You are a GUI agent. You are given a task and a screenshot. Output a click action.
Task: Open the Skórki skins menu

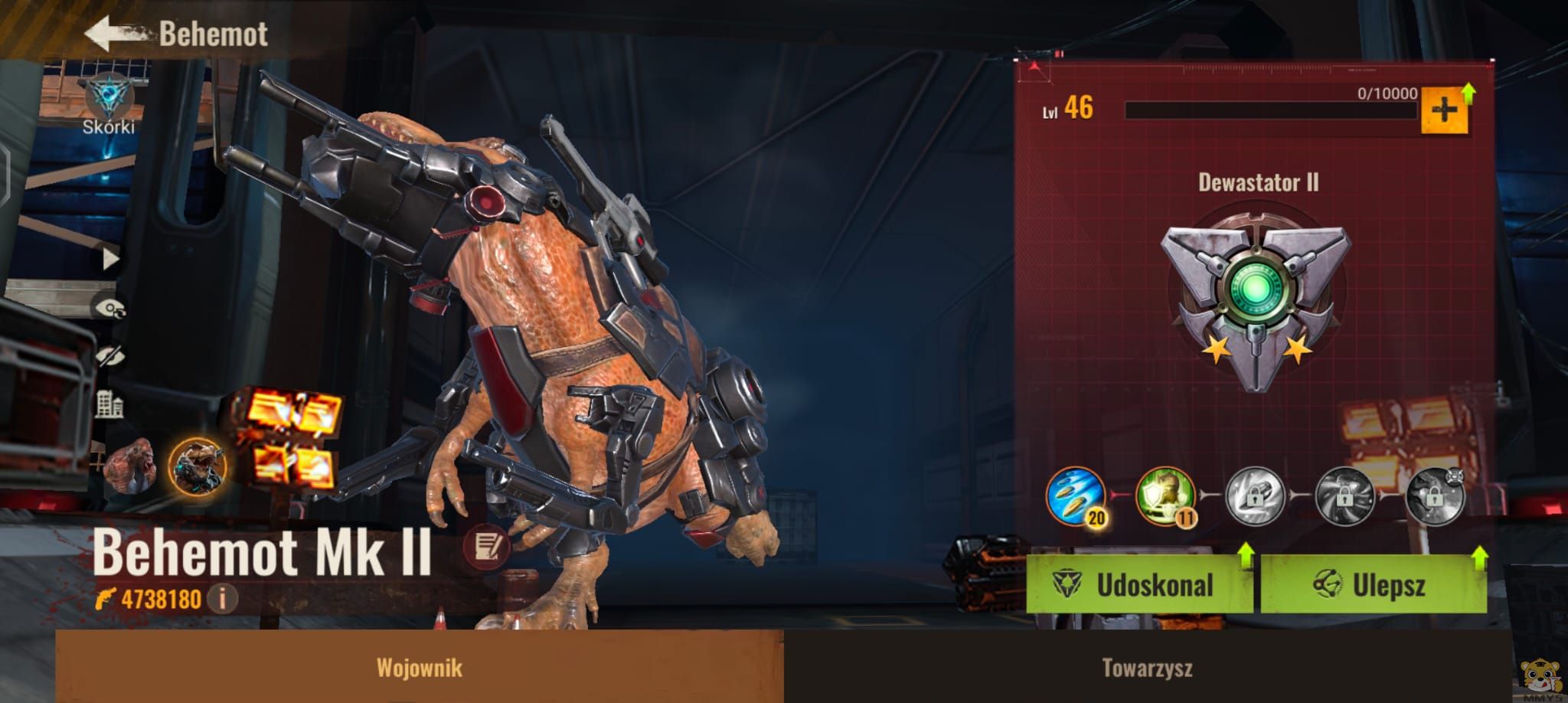(109, 106)
